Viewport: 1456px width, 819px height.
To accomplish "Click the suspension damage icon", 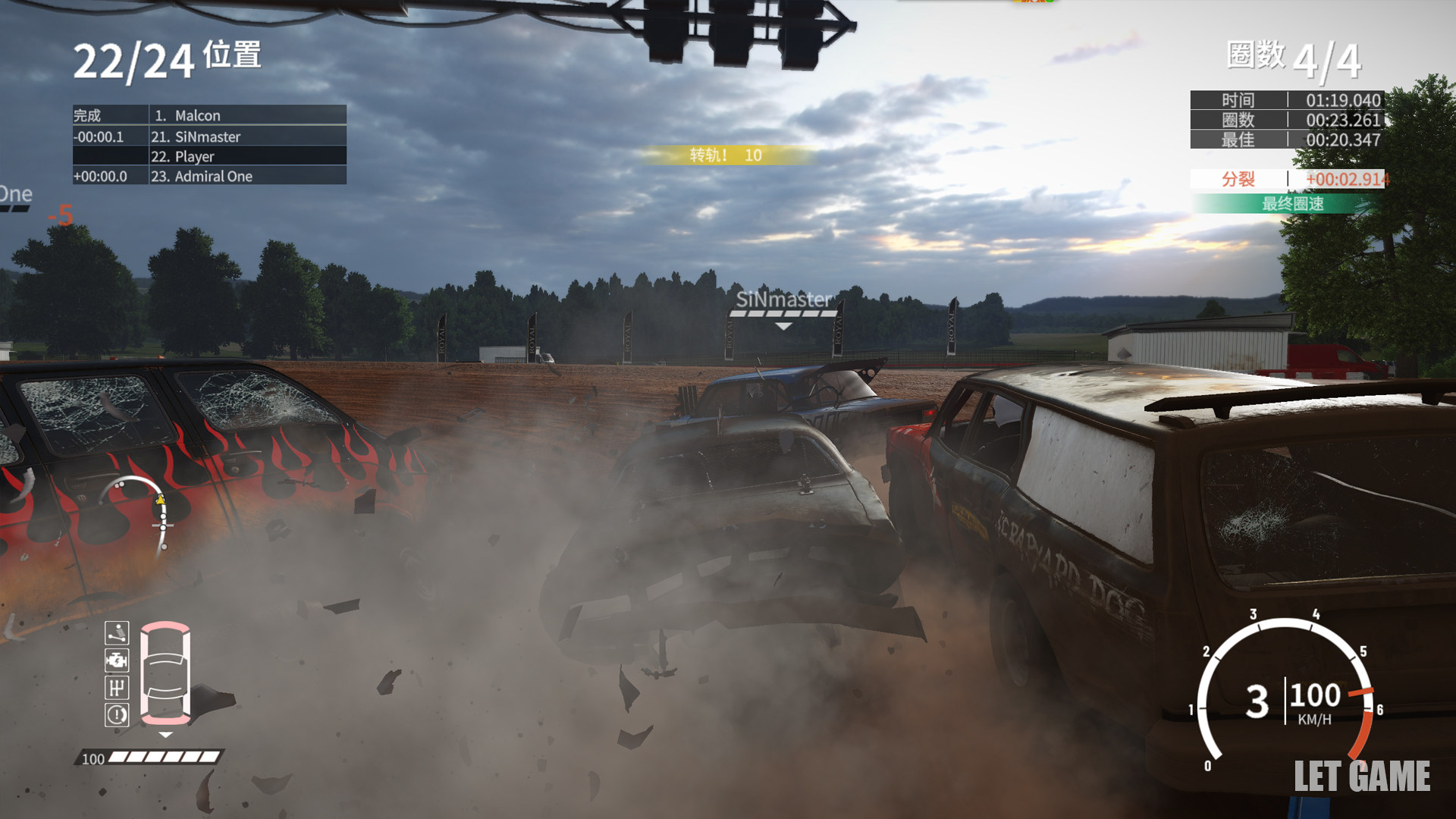I will coord(117,632).
